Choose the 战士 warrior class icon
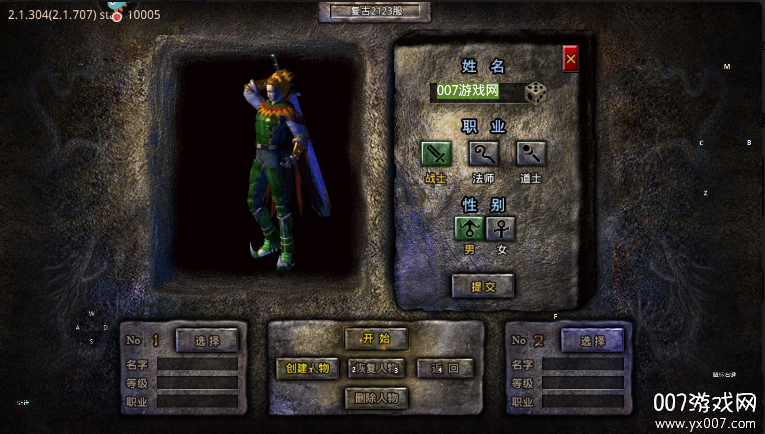Image resolution: width=765 pixels, height=434 pixels. (x=436, y=154)
